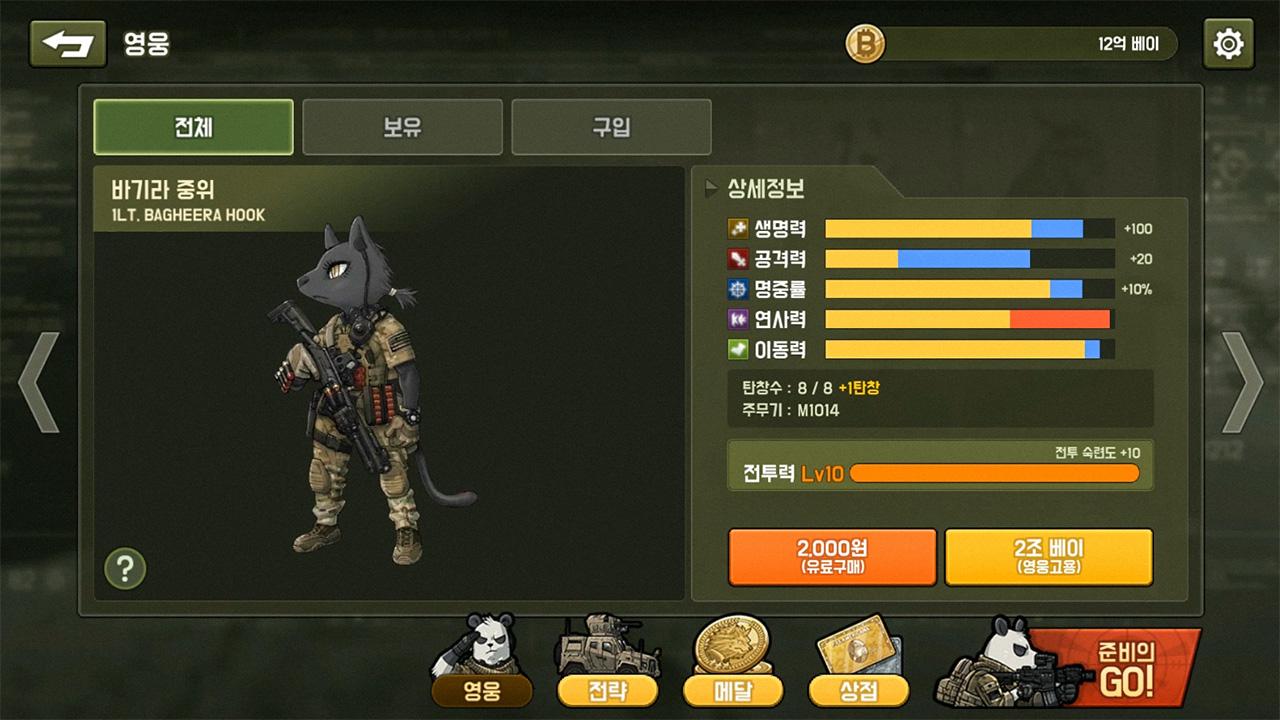Switch to the 구입 (purchase) tab
This screenshot has width=1280, height=720.
[611, 127]
